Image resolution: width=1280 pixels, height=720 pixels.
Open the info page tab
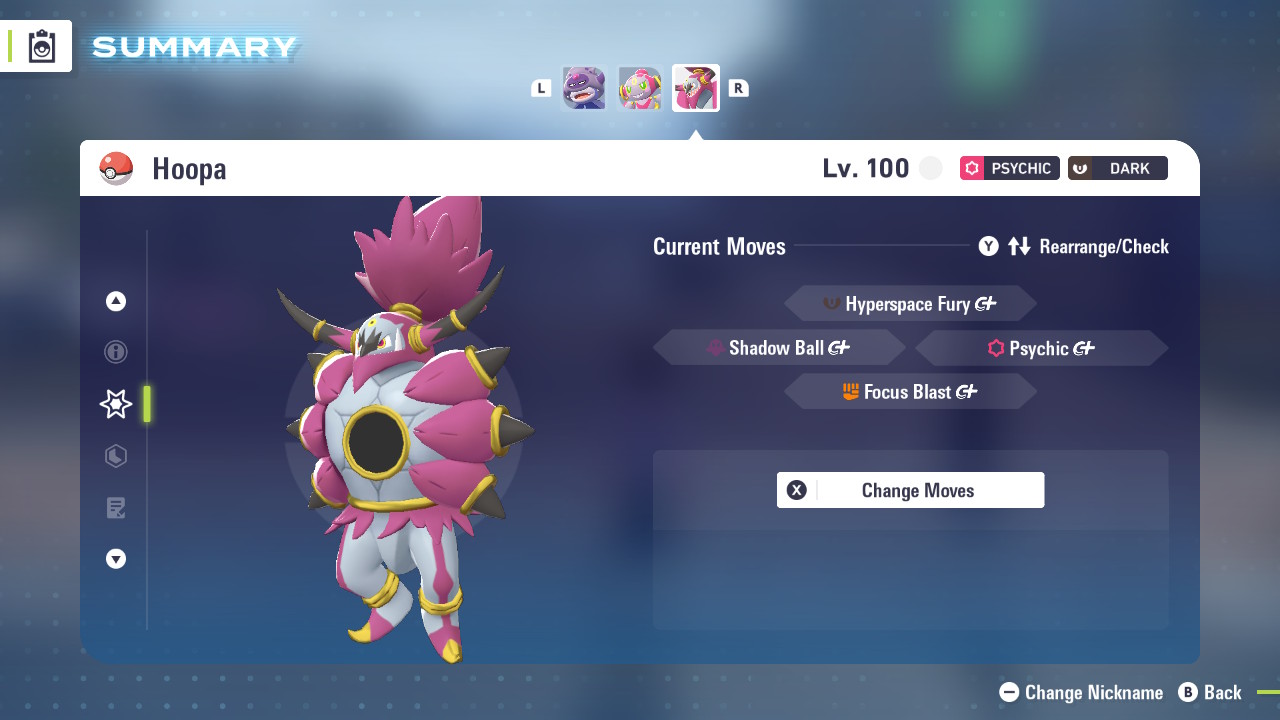[116, 352]
